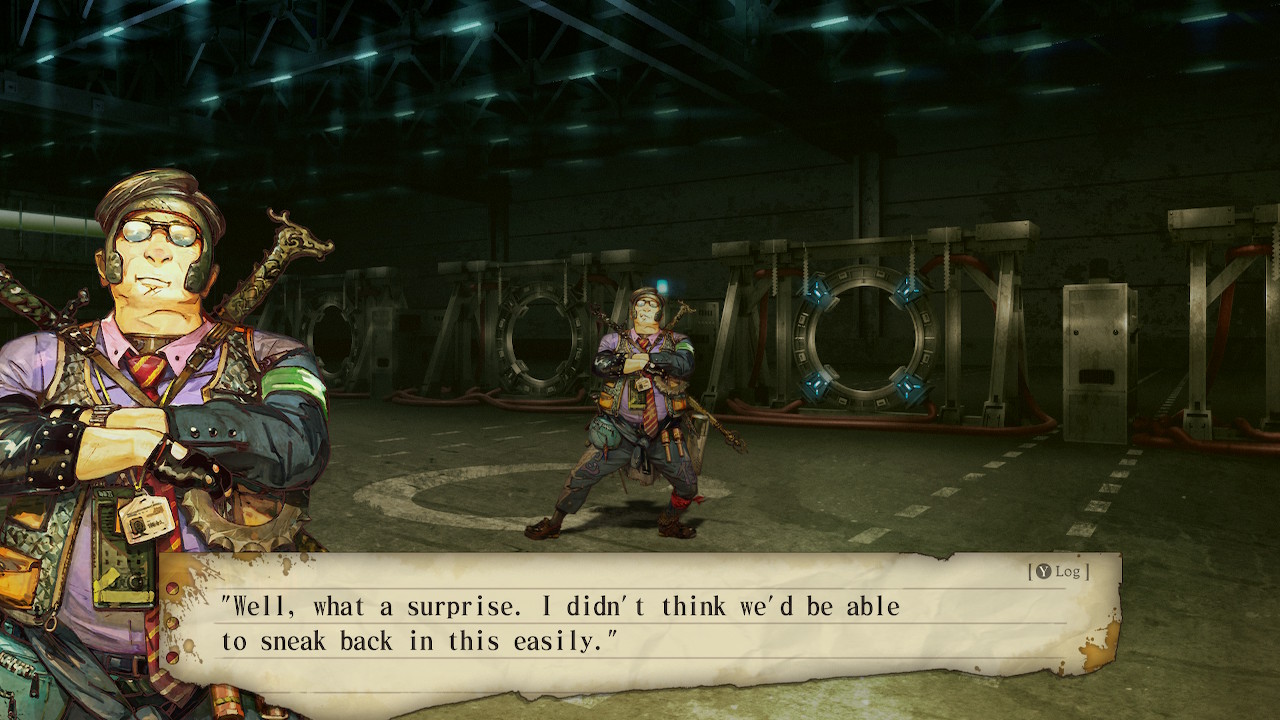This screenshot has height=720, width=1280.
Task: Open the dialogue Log
Action: click(1059, 571)
